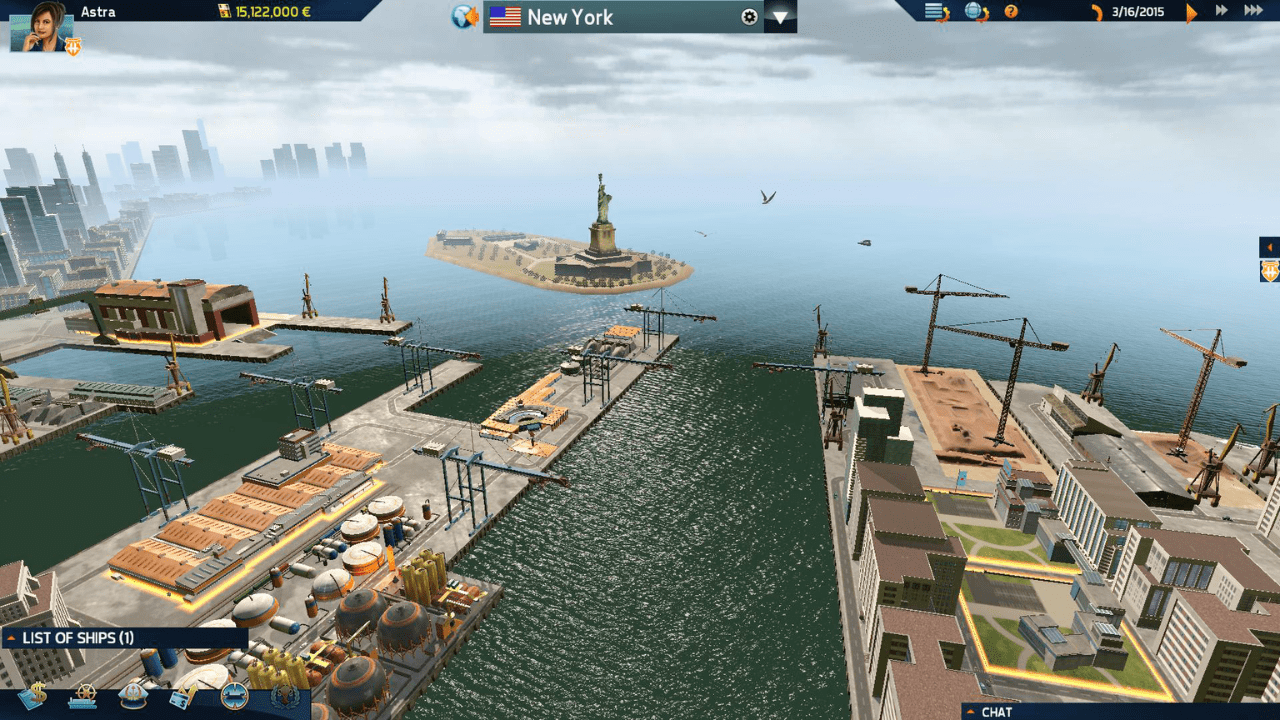Set game speed to normal play
The image size is (1280, 720).
[1191, 12]
